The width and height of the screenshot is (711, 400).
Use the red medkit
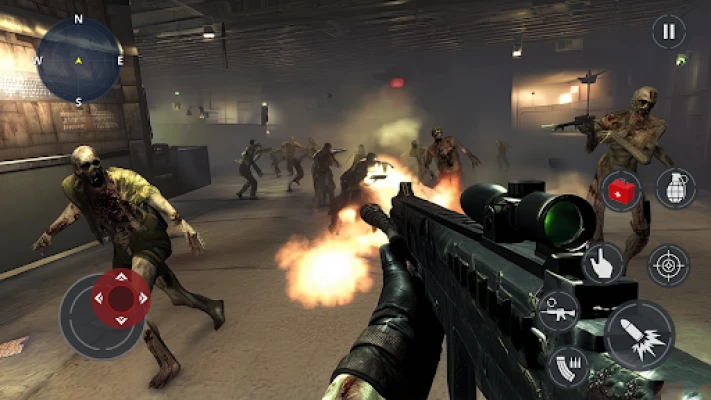pos(621,190)
